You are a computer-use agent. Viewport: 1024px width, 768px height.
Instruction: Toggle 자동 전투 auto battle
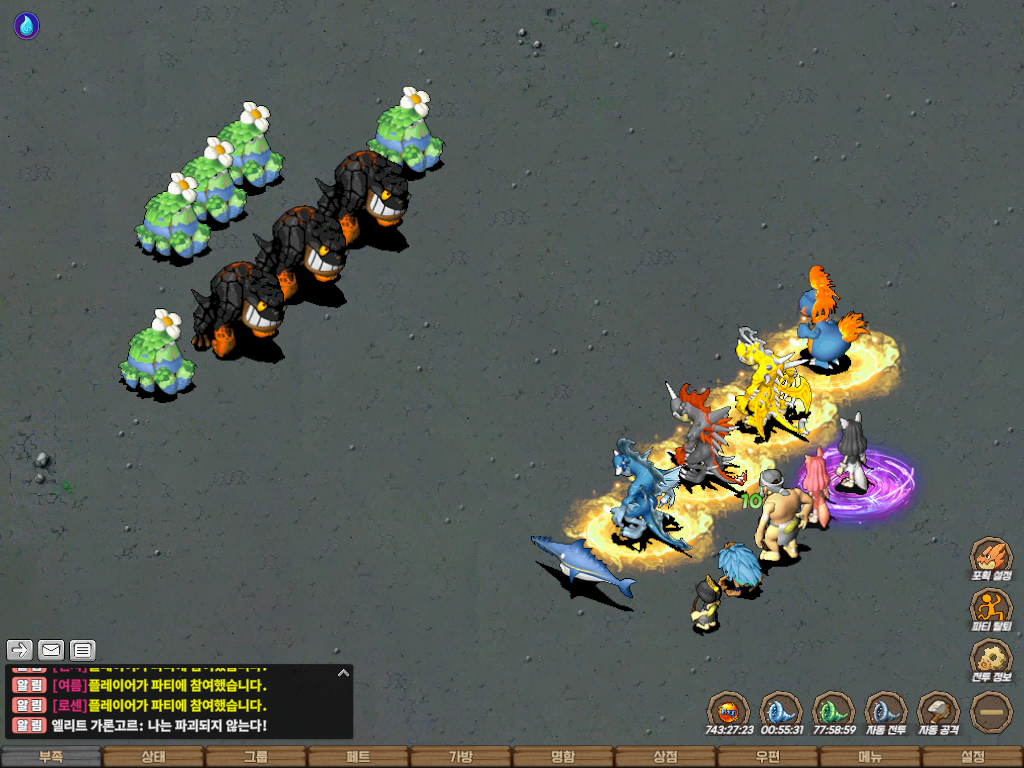click(x=884, y=712)
